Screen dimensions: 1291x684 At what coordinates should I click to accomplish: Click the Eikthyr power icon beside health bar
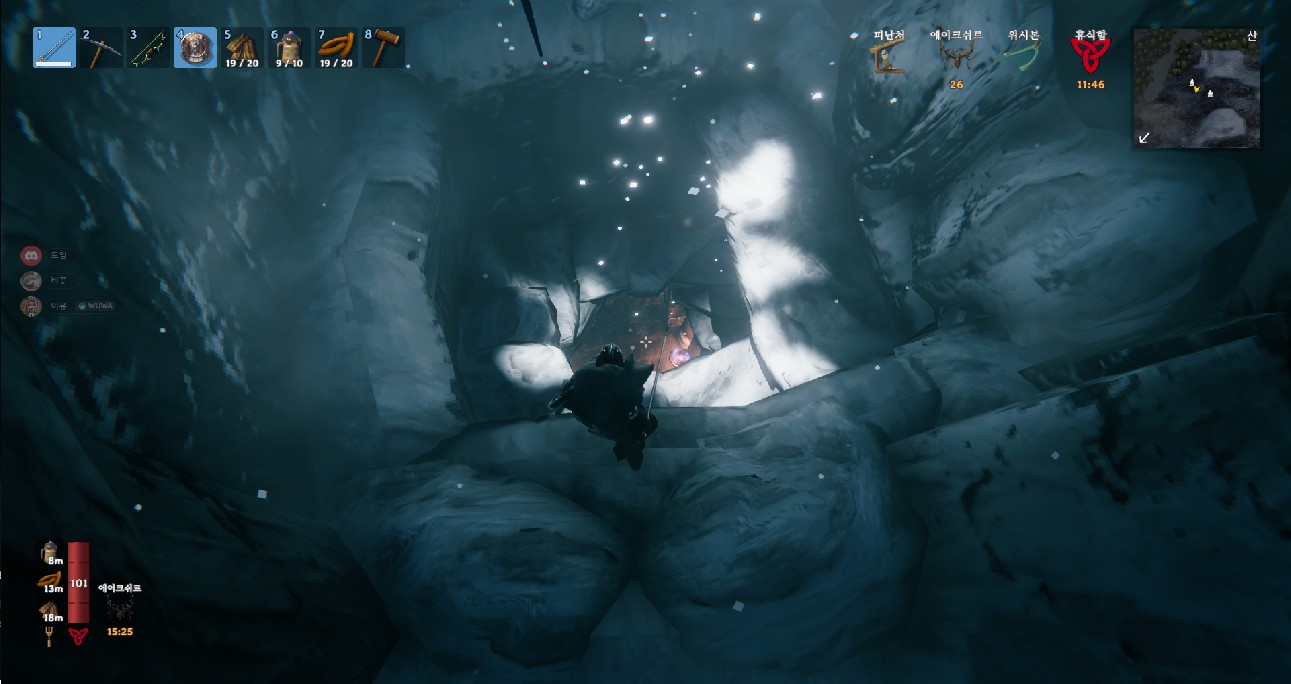[x=118, y=609]
